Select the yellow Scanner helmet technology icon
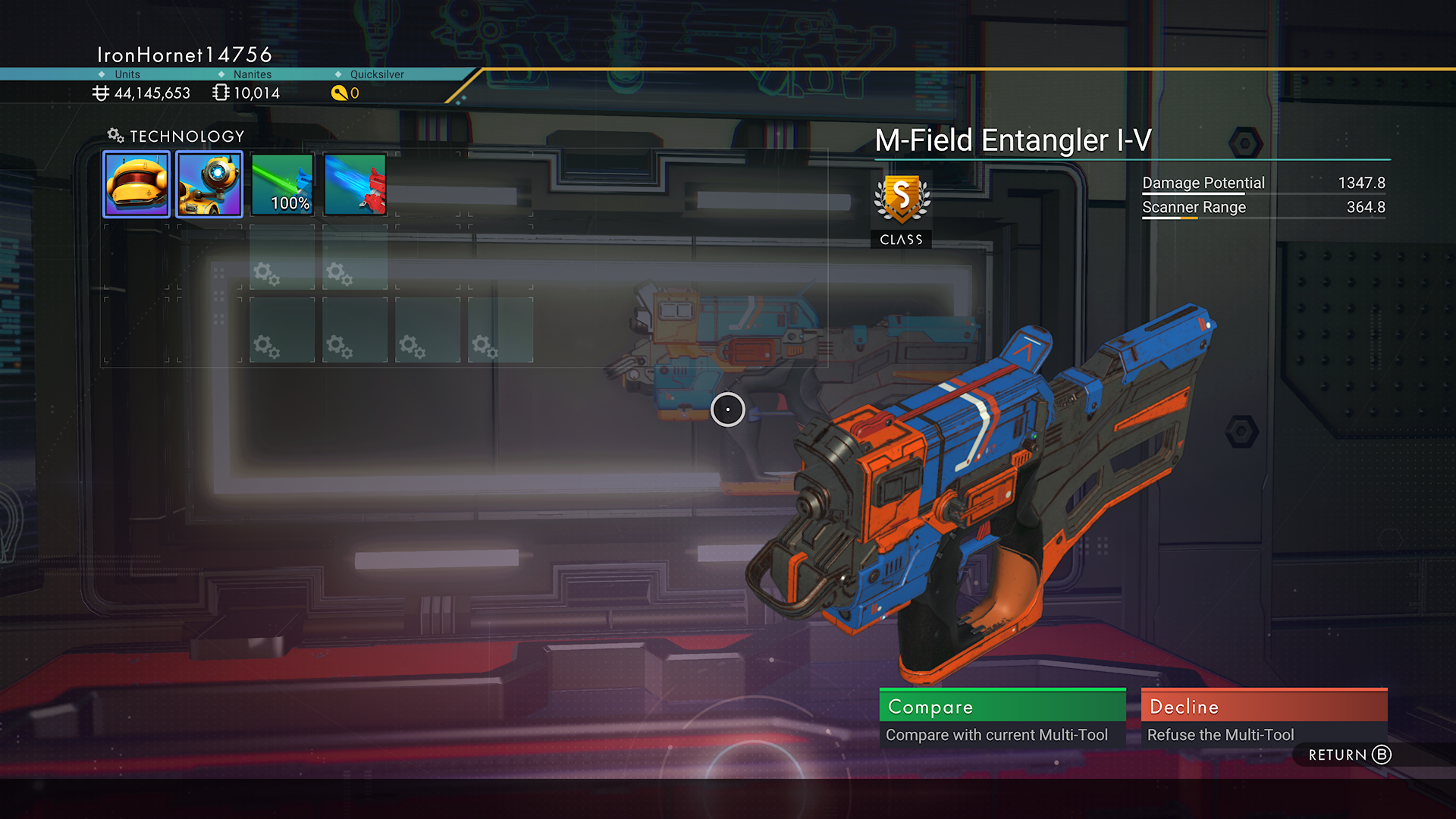Image resolution: width=1456 pixels, height=819 pixels. (x=136, y=183)
